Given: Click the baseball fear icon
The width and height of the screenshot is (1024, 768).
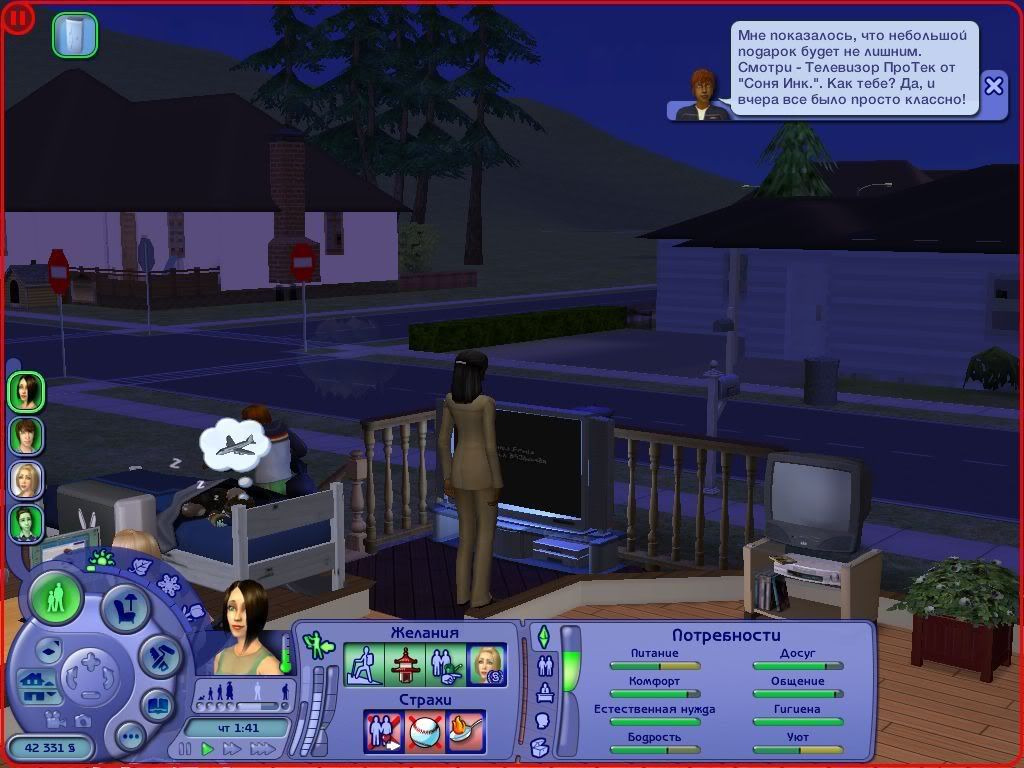Looking at the screenshot, I should pos(425,731).
